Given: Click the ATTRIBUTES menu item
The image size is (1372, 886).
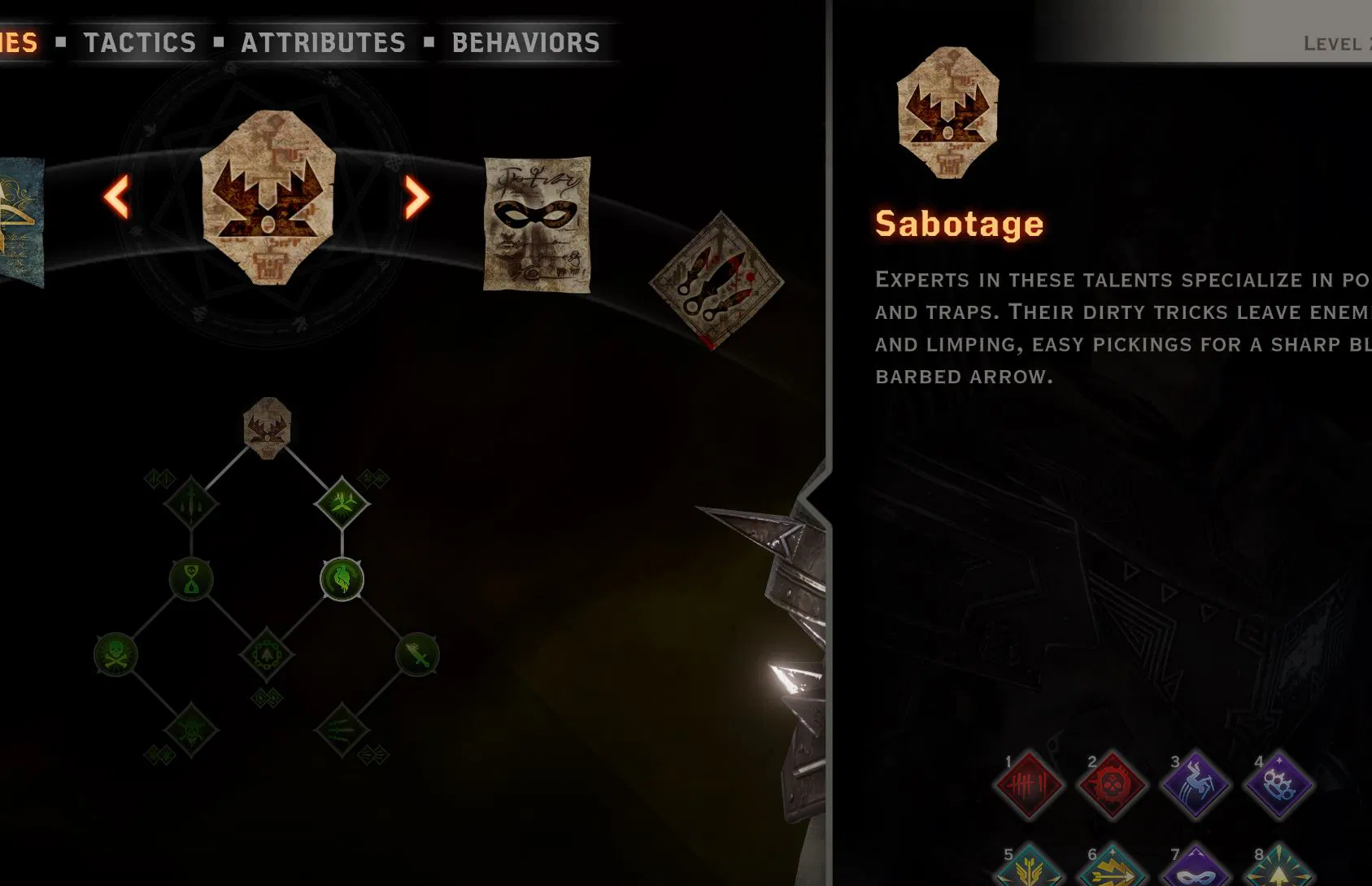Looking at the screenshot, I should click(323, 41).
